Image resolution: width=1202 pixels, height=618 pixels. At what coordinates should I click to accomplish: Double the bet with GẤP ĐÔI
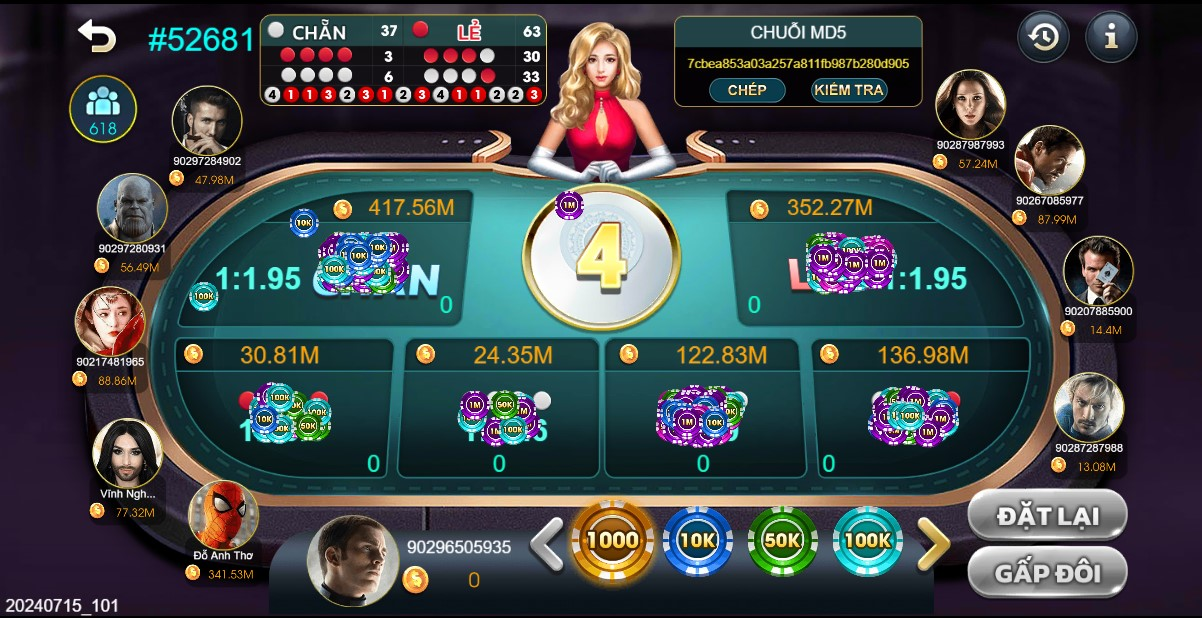(x=1047, y=573)
